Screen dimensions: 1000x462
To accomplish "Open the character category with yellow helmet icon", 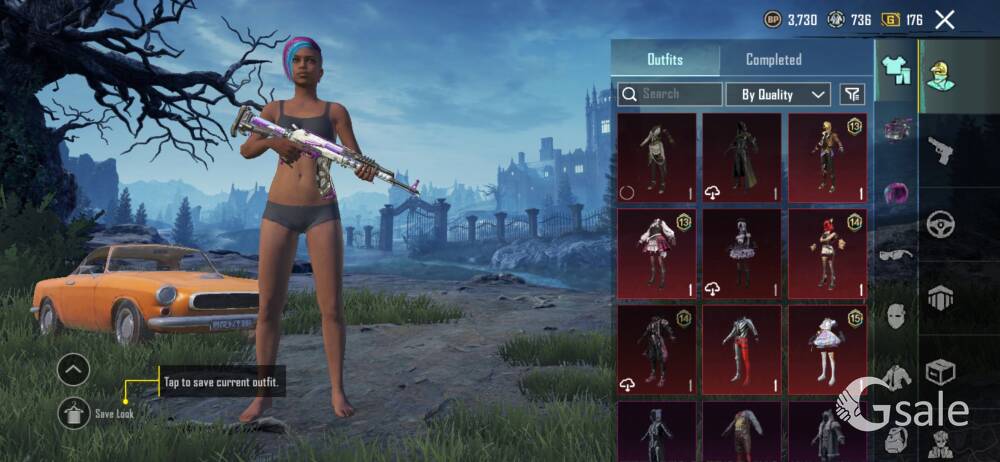I will tap(940, 74).
